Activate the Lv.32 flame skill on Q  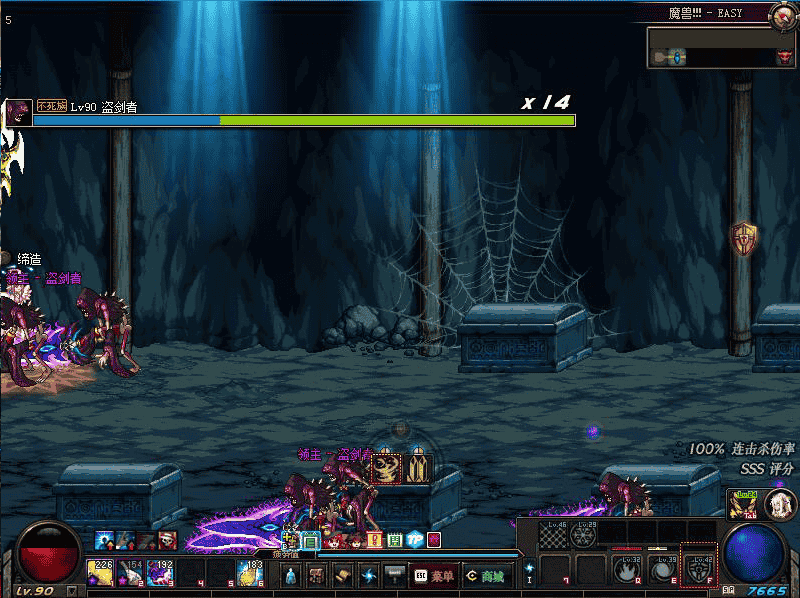[627, 570]
